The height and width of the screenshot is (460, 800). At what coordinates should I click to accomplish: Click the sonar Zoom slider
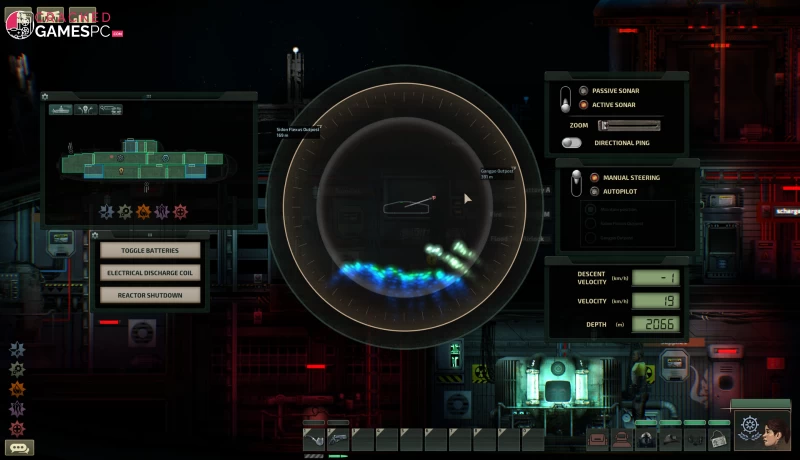point(629,125)
